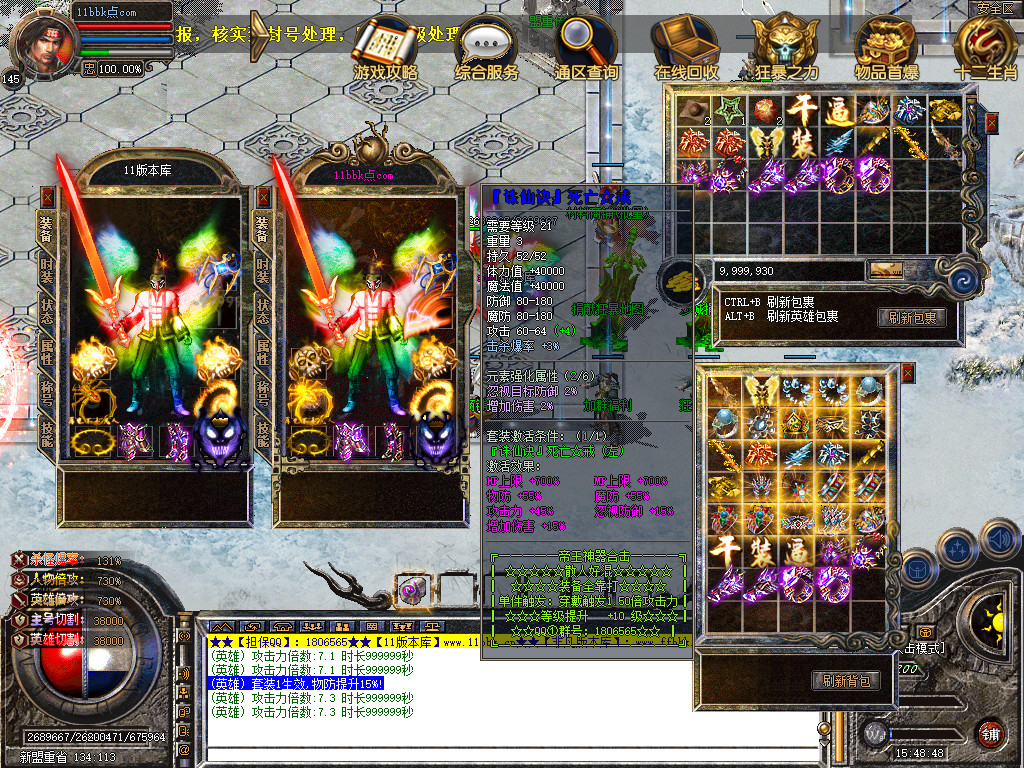Screen dimensions: 1024x768
Task: Open 属性 tab in the 11版本库 panel
Action: click(x=46, y=350)
